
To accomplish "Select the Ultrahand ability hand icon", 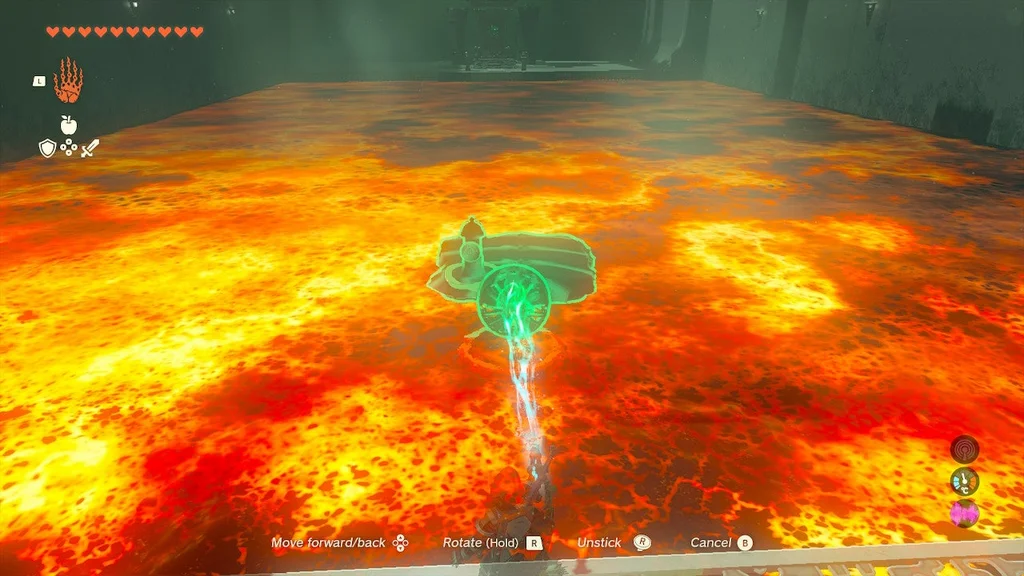I will click(67, 81).
